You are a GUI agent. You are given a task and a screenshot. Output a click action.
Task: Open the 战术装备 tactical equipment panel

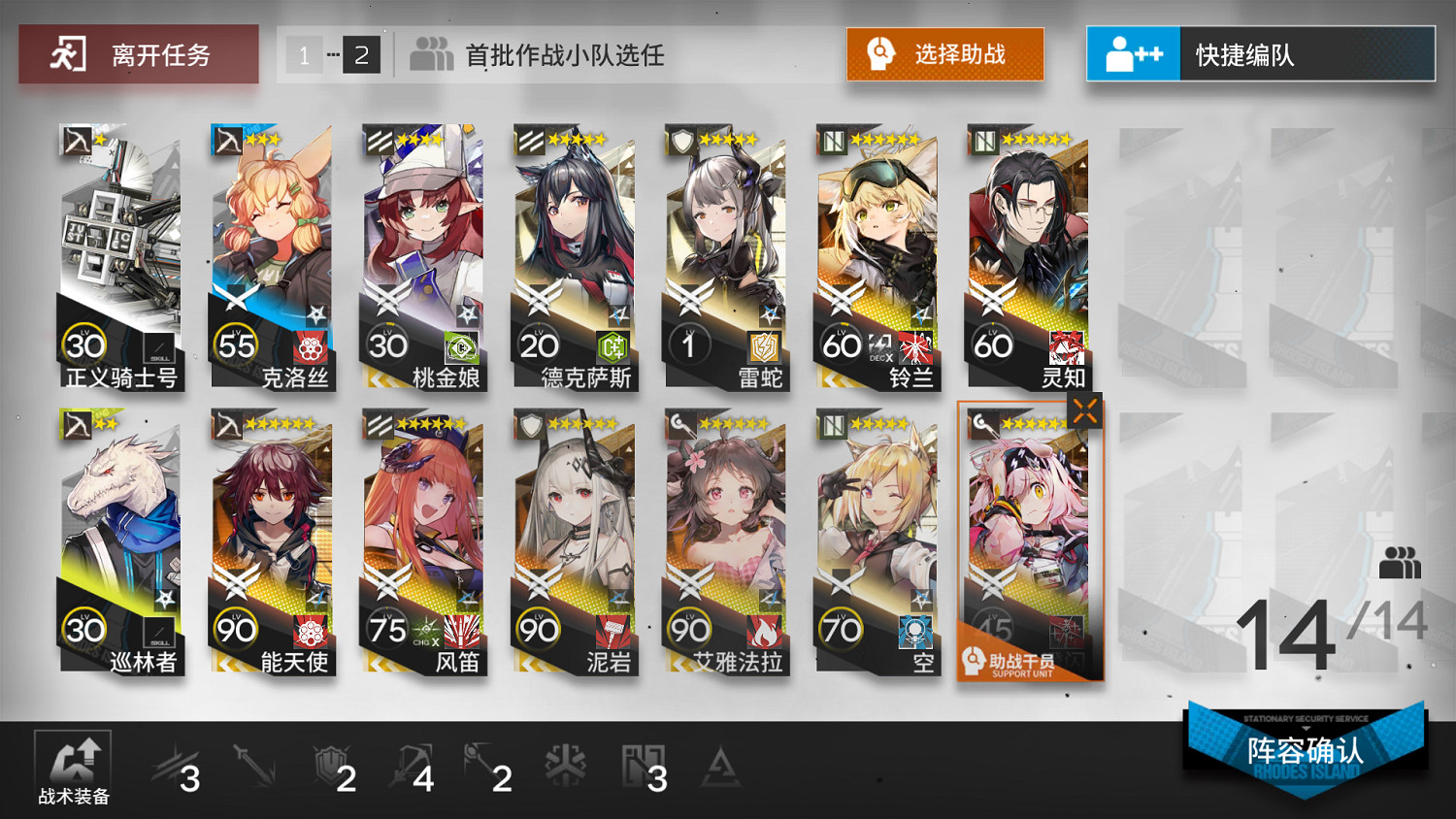[x=73, y=767]
